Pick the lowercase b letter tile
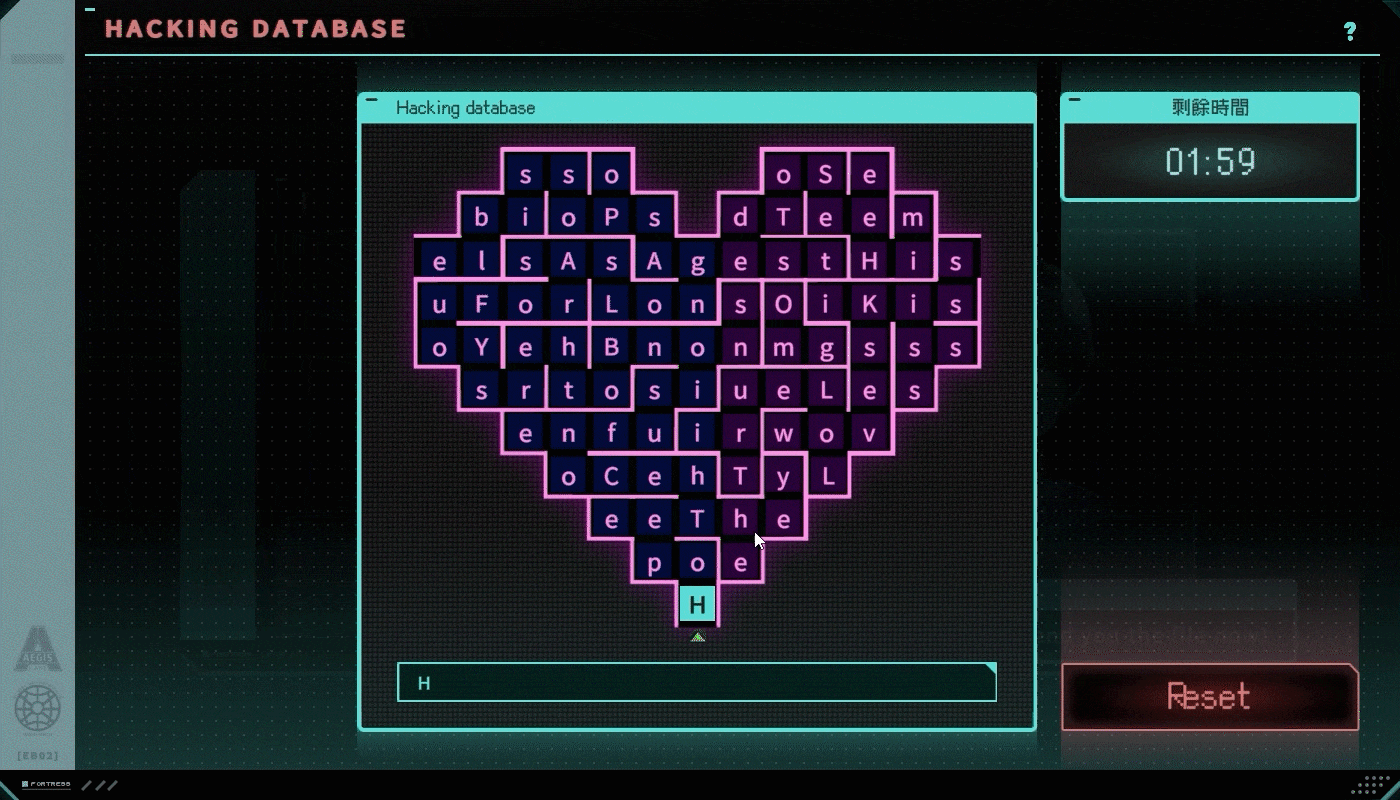 pyautogui.click(x=482, y=218)
